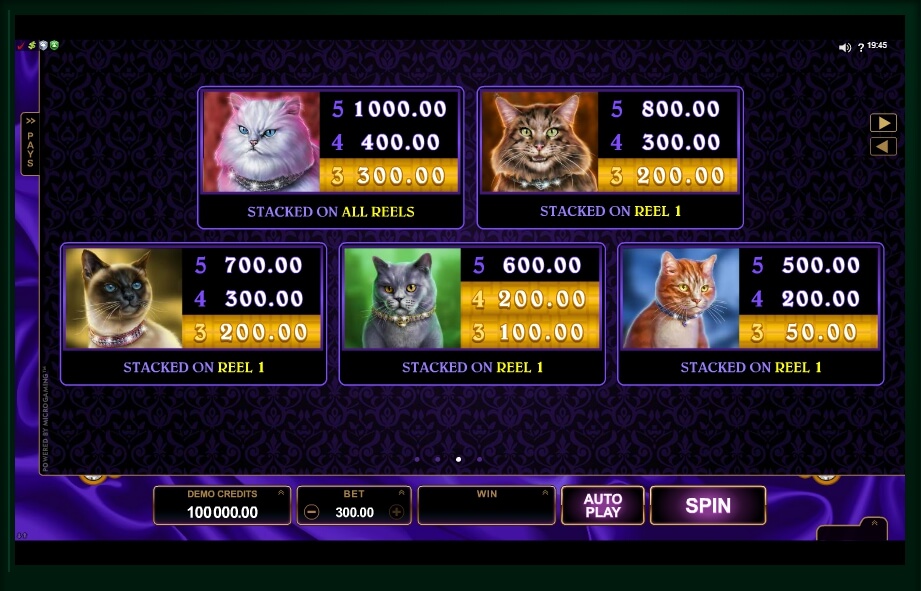Increase the bet with the plus button
The image size is (921, 591).
pos(397,512)
